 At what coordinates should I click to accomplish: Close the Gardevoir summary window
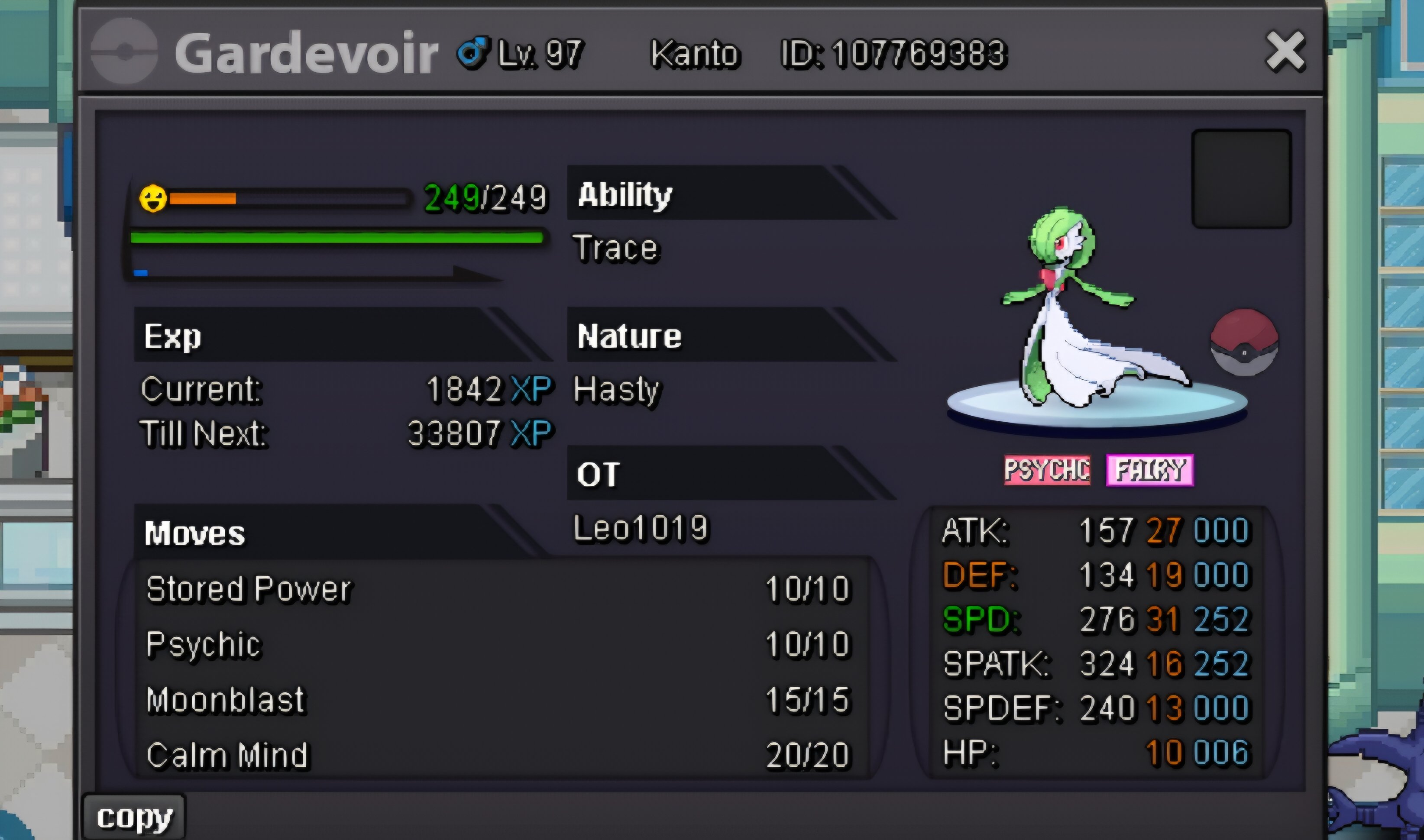click(x=1285, y=52)
